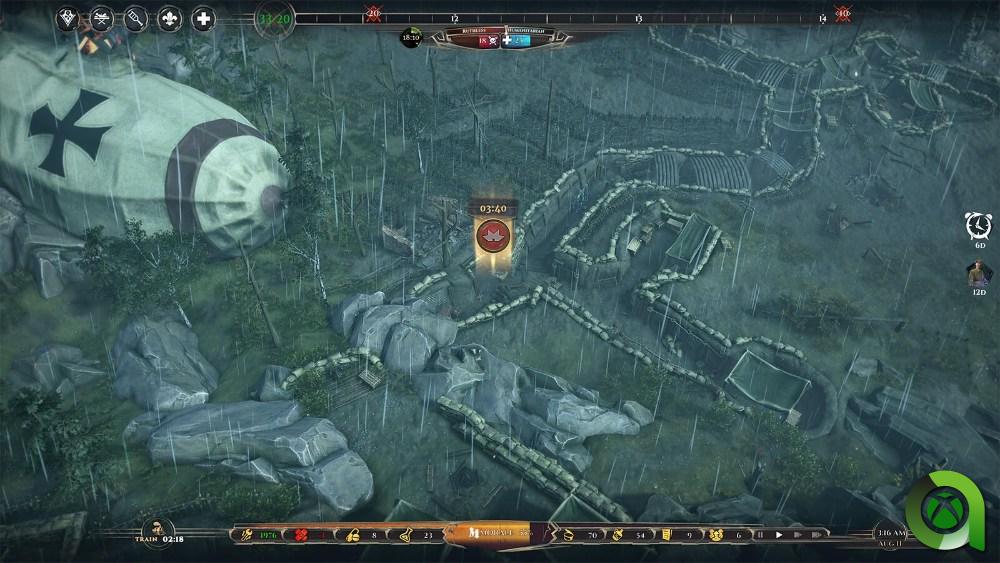Screen dimensions: 1000x563
Task: Click the Train arrival icon
Action: [155, 531]
